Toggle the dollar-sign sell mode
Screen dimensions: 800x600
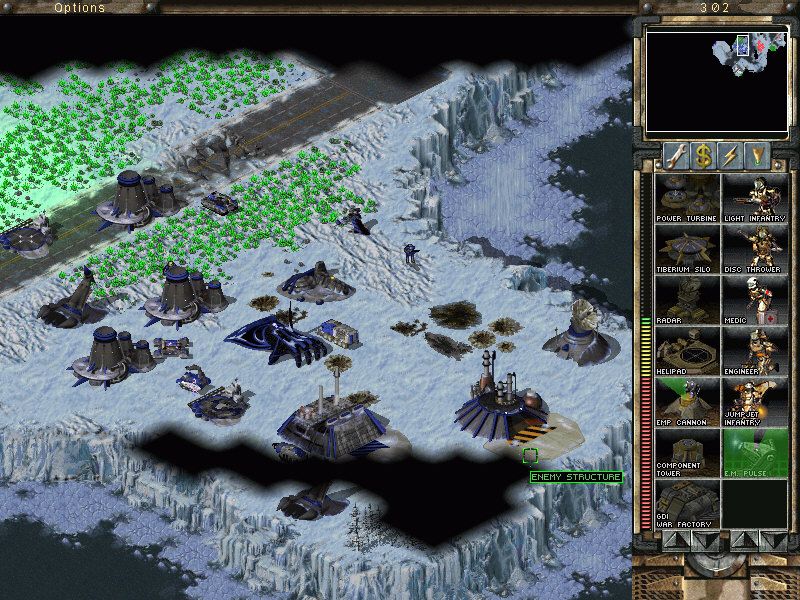[x=701, y=156]
